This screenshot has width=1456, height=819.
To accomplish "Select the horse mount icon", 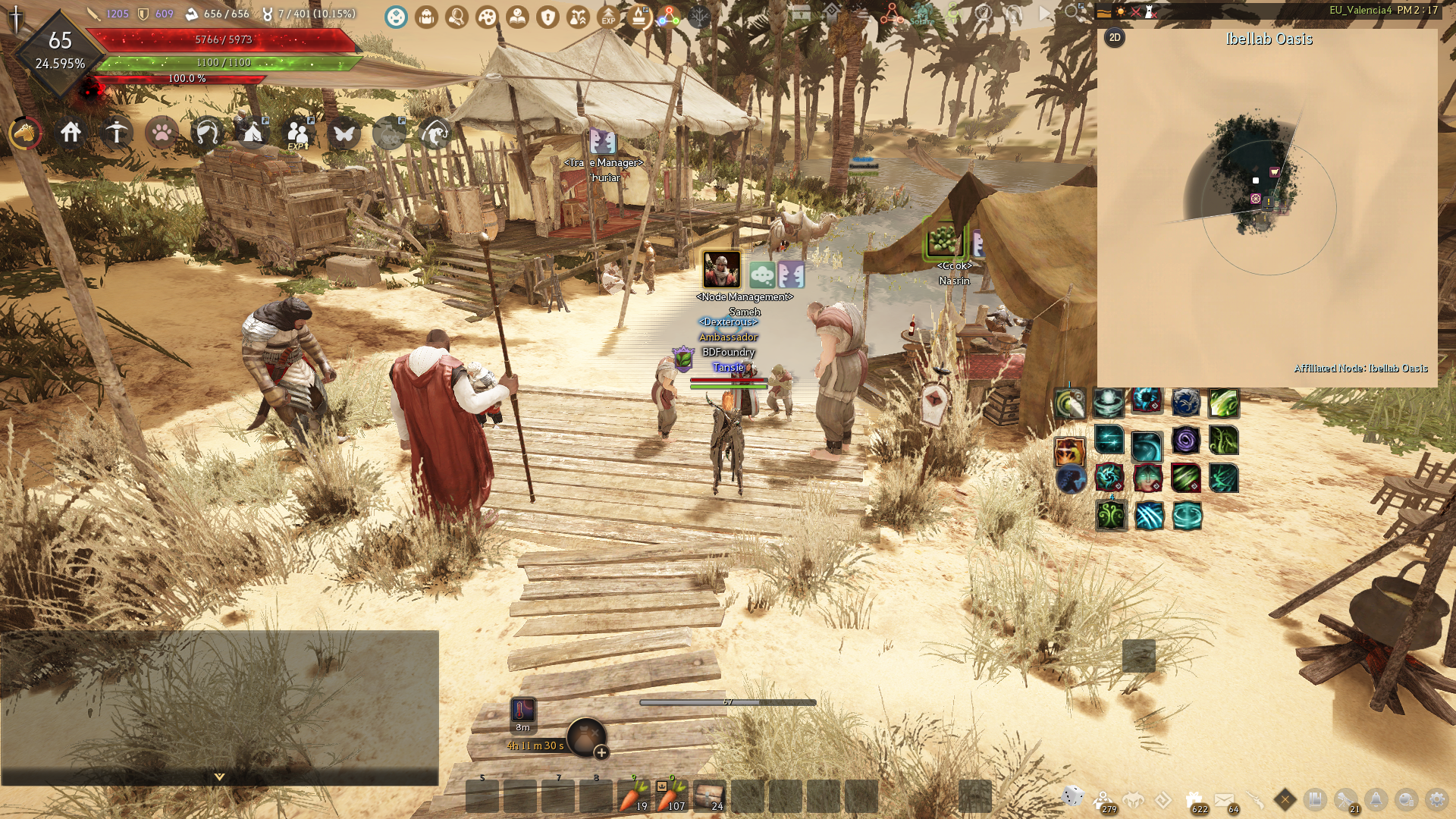I will [25, 133].
